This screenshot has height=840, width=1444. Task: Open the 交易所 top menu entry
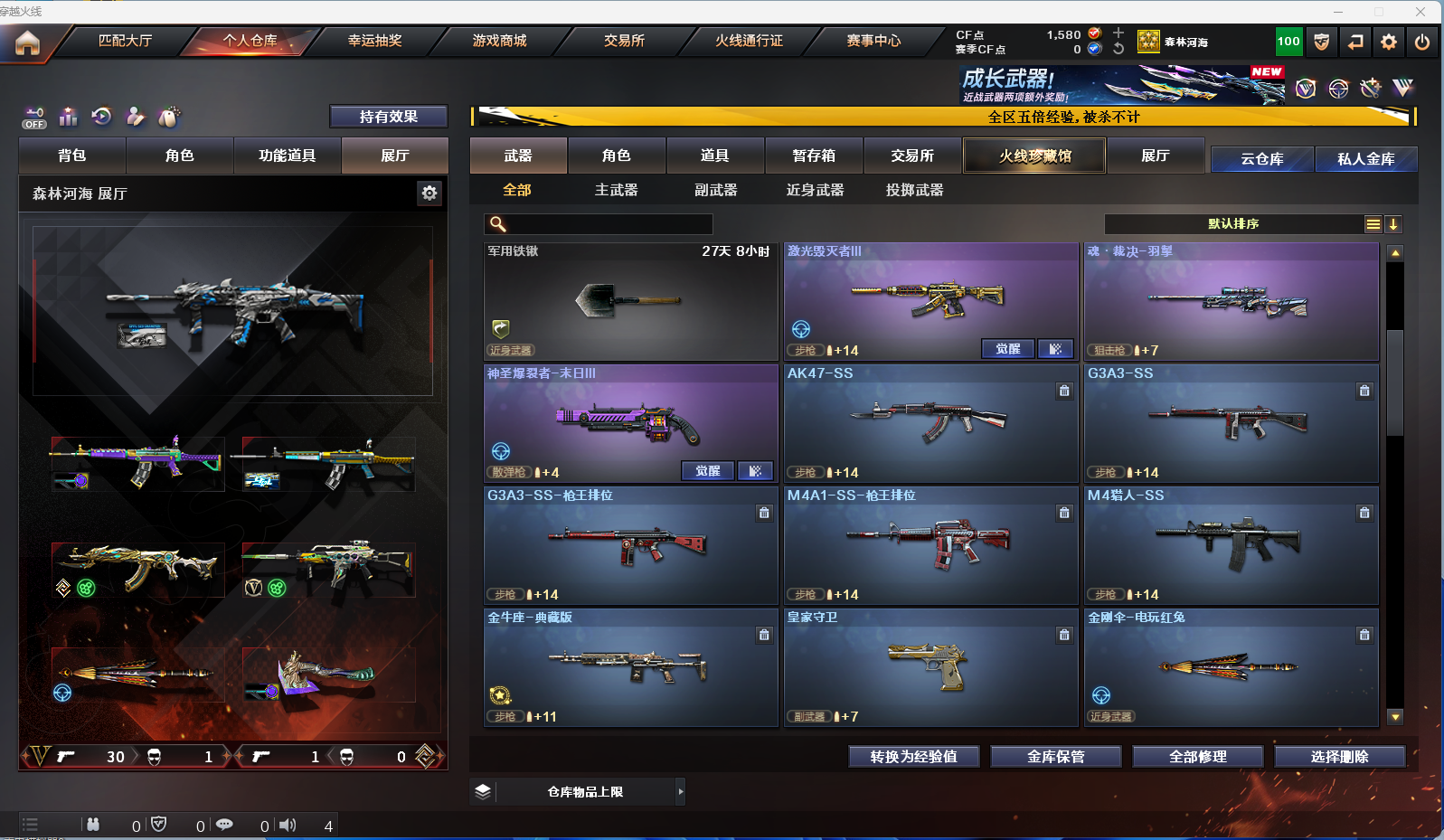click(624, 41)
